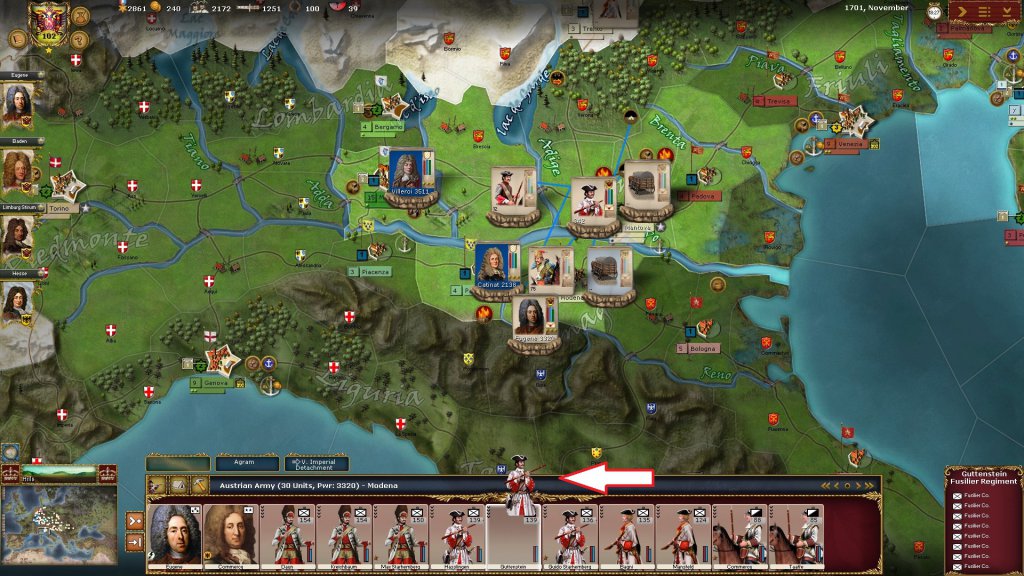Switch to the V. Imperial Detachment tab
This screenshot has height=576, width=1024.
click(x=316, y=463)
